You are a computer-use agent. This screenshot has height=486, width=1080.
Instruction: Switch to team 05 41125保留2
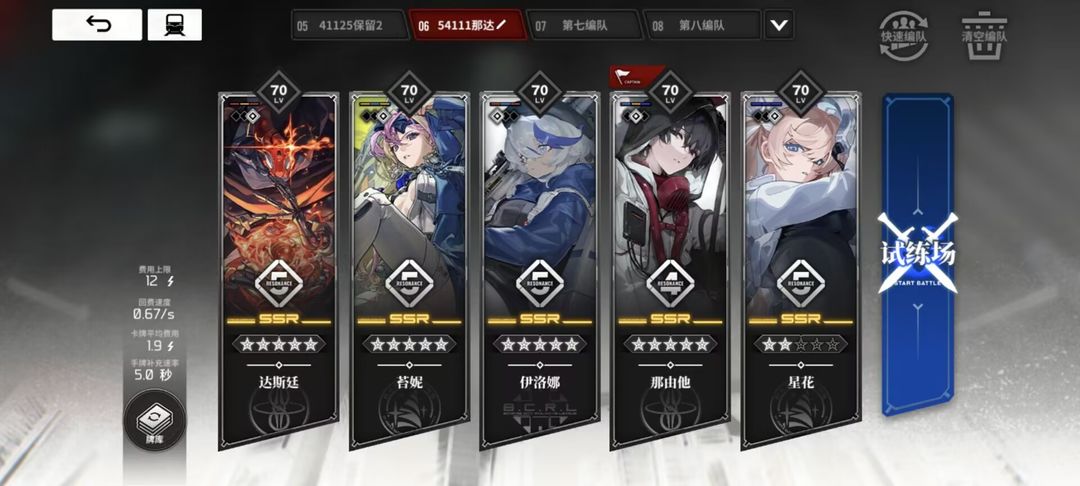347,25
